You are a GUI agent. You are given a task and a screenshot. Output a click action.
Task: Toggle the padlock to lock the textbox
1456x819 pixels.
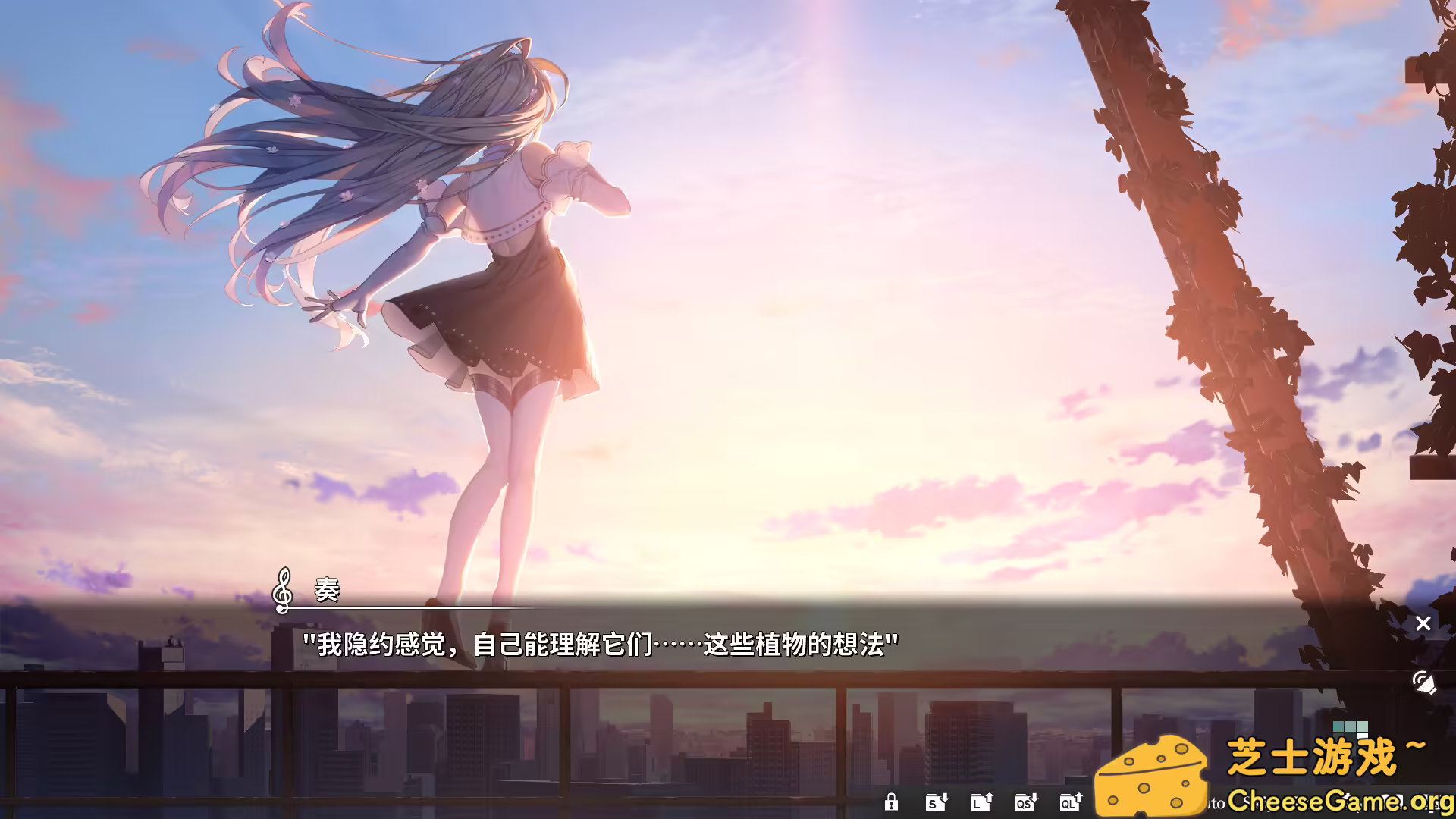(x=892, y=802)
